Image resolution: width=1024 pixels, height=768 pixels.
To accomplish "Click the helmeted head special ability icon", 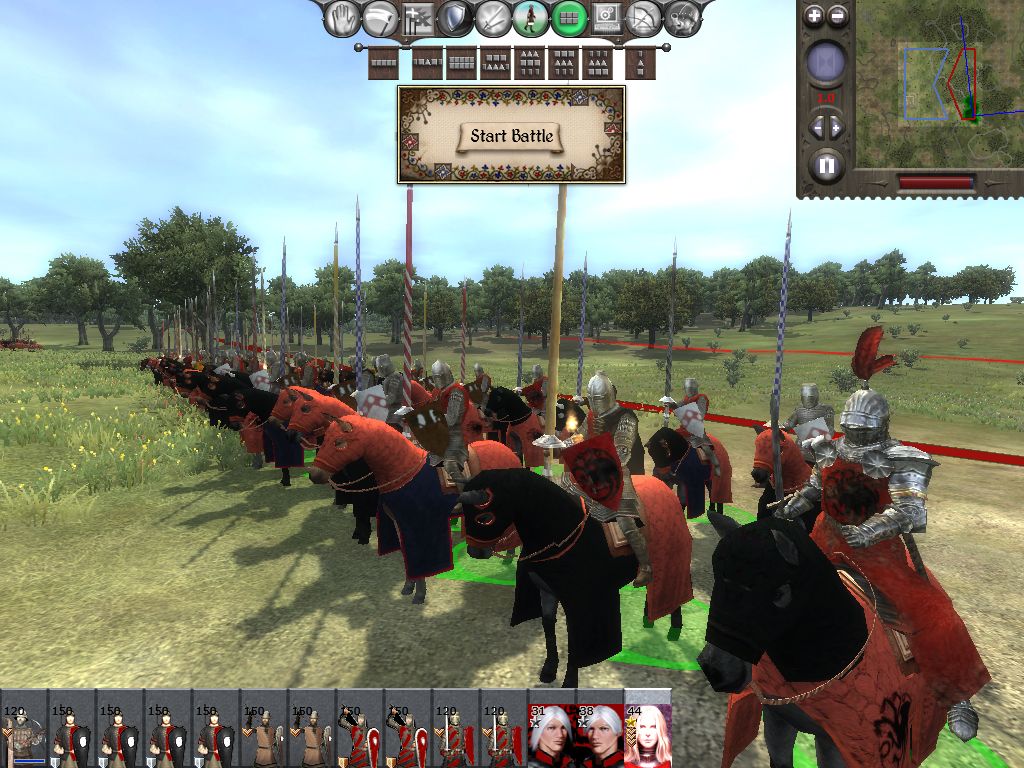I will 683,18.
